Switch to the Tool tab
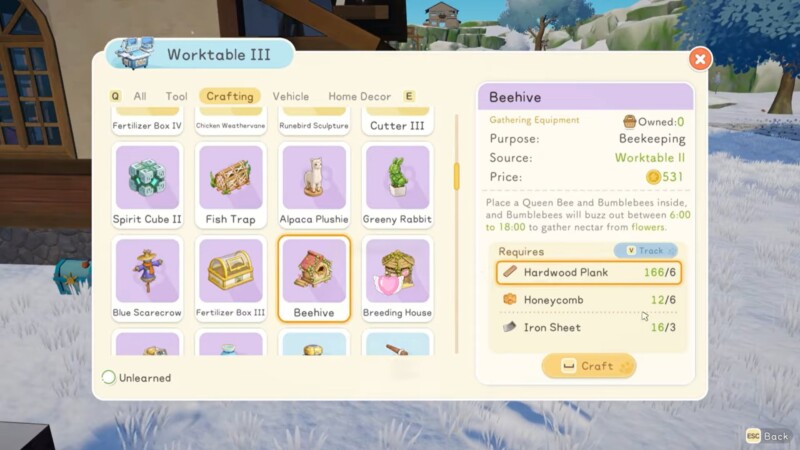 pos(177,96)
